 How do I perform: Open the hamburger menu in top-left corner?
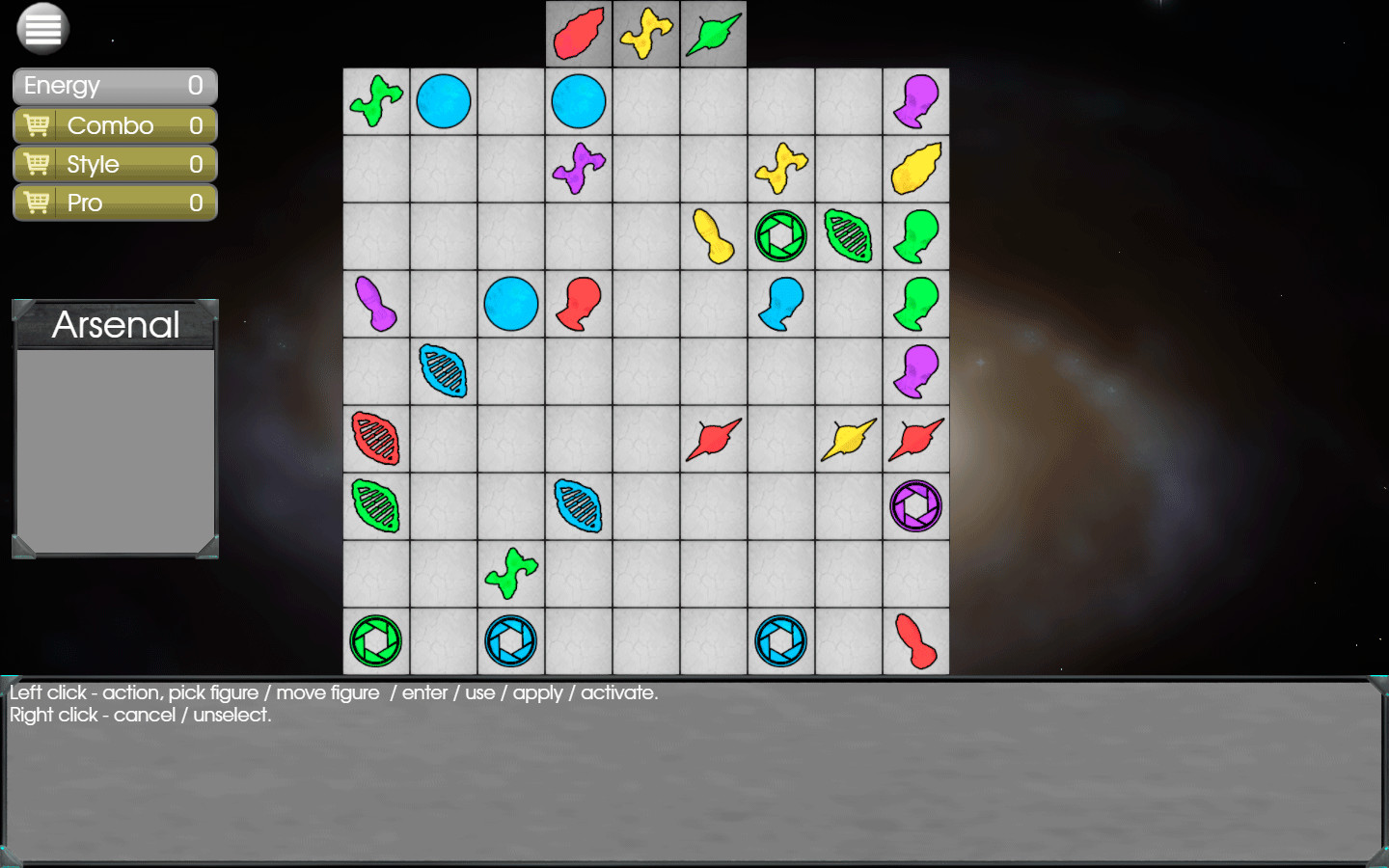click(x=41, y=29)
